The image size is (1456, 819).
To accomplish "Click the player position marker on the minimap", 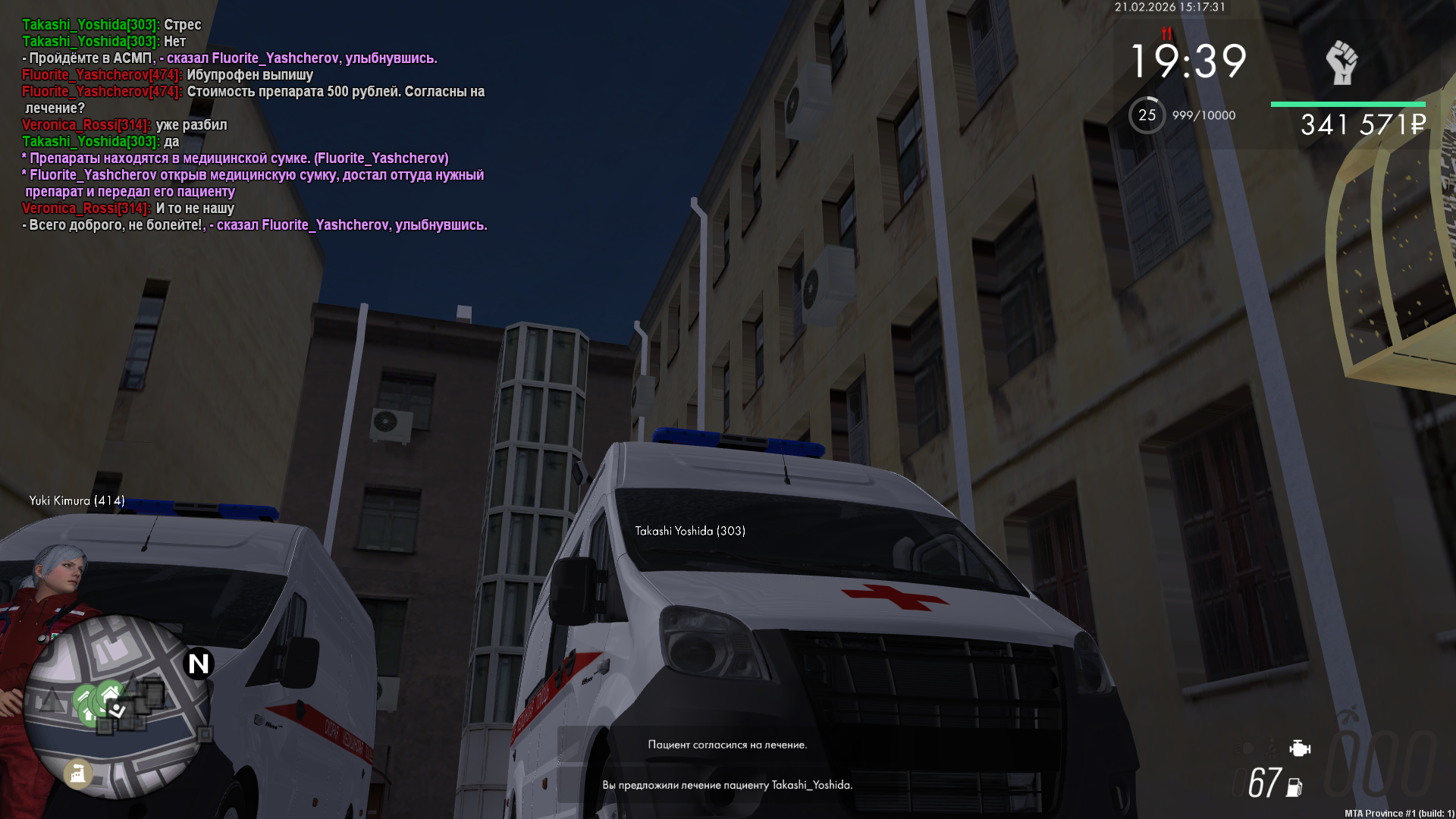I will (x=118, y=710).
